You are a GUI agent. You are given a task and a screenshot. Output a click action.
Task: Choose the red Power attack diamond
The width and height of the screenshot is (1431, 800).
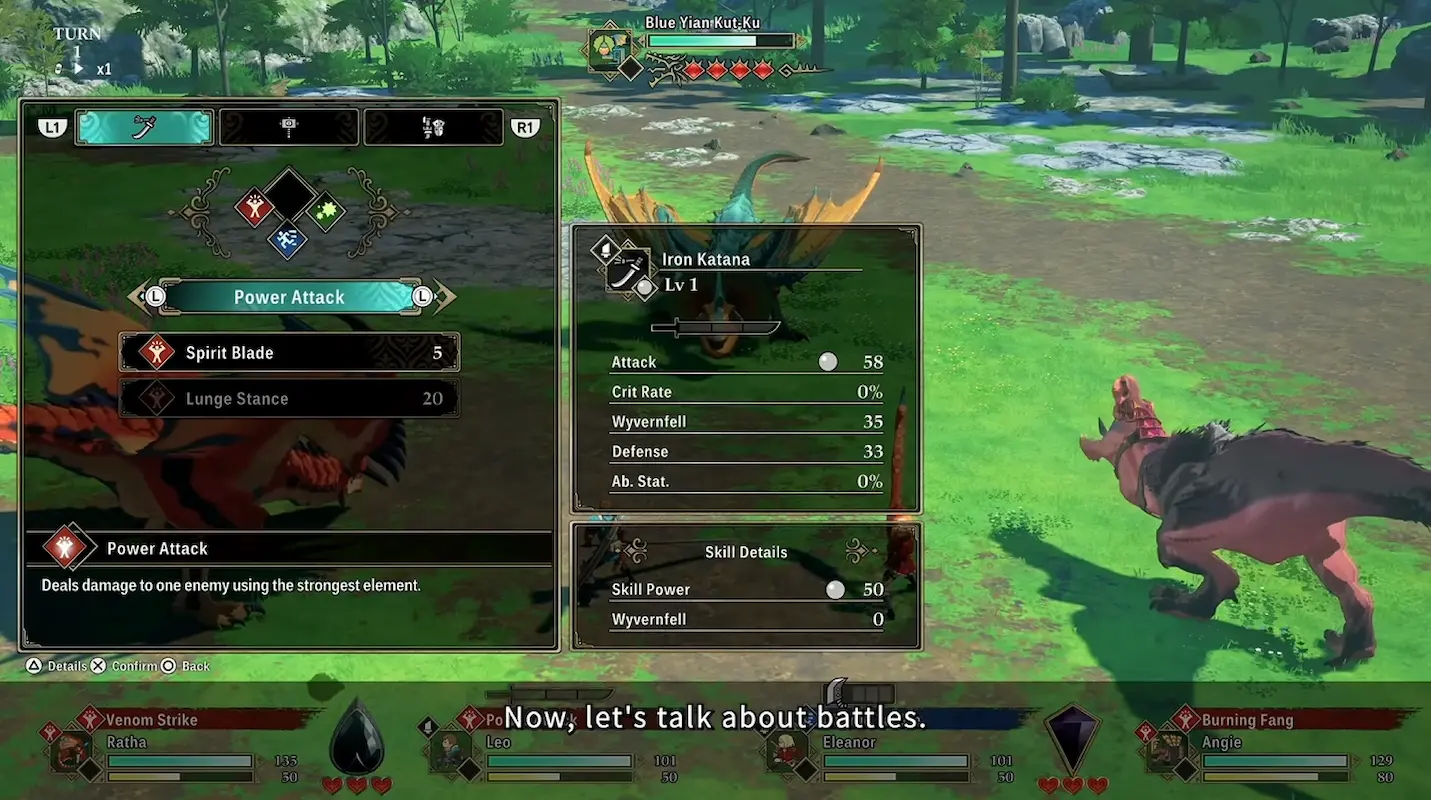click(x=255, y=207)
